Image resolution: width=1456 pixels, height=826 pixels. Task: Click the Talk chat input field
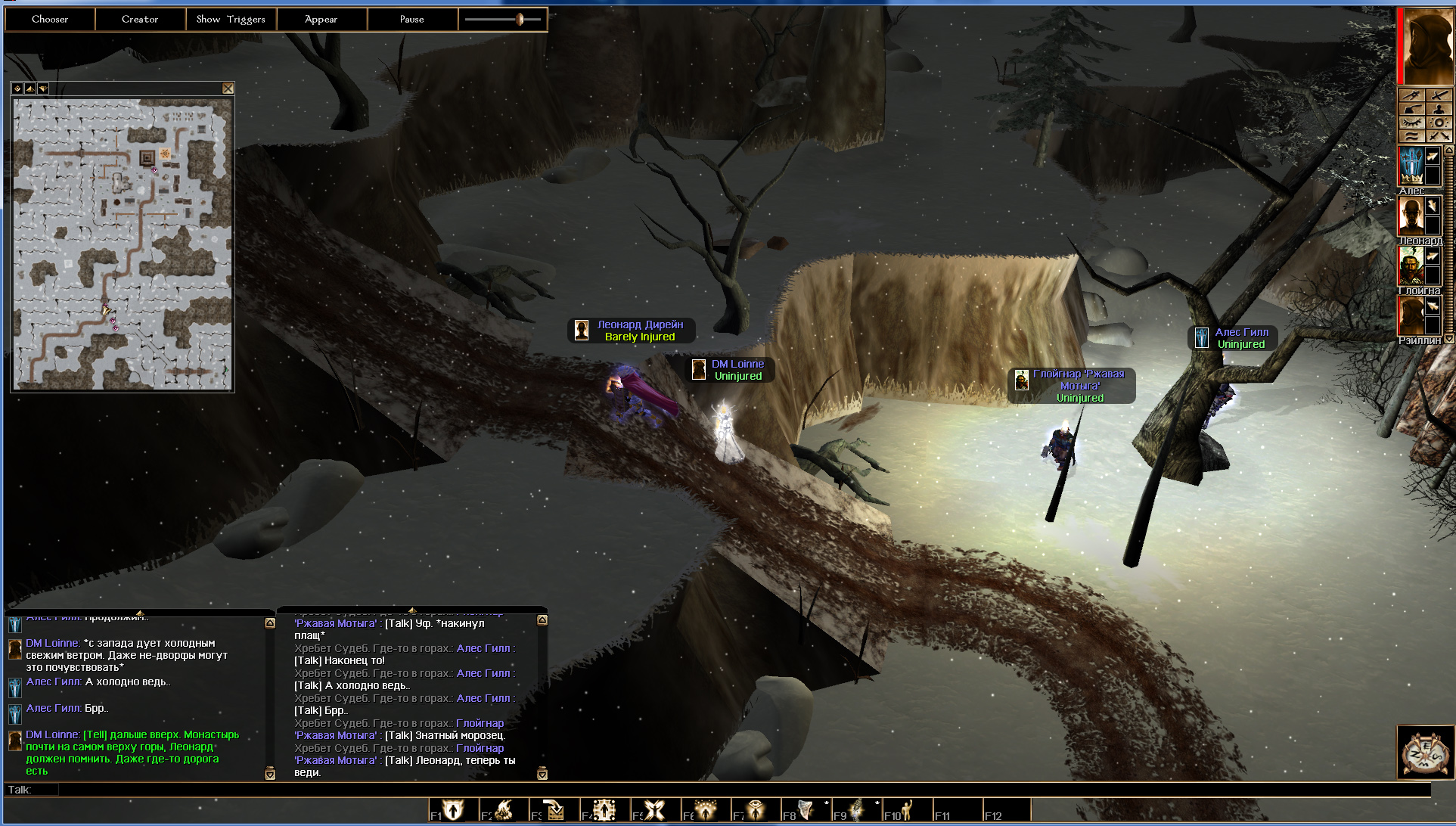point(741,790)
